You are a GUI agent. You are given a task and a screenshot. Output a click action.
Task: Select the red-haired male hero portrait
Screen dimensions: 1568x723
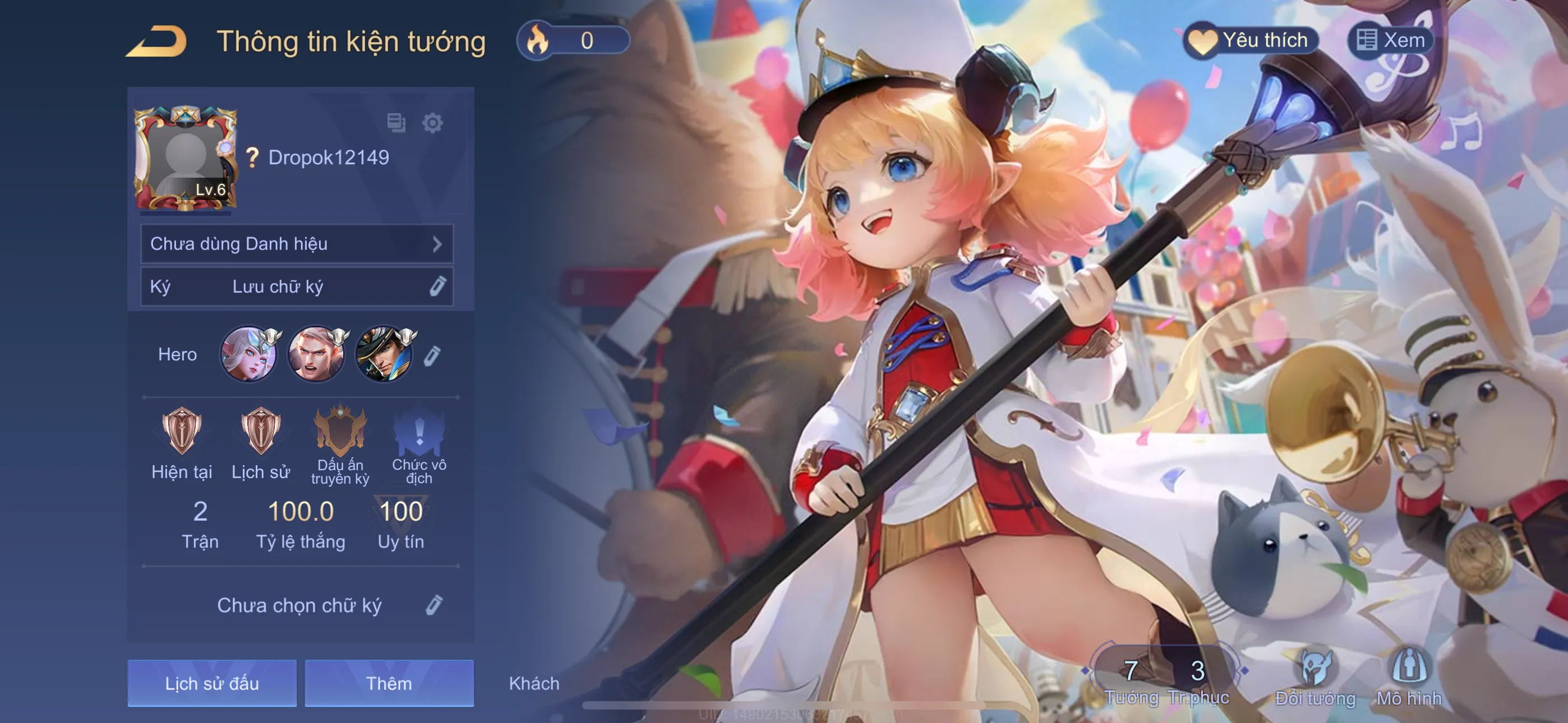[x=316, y=354]
